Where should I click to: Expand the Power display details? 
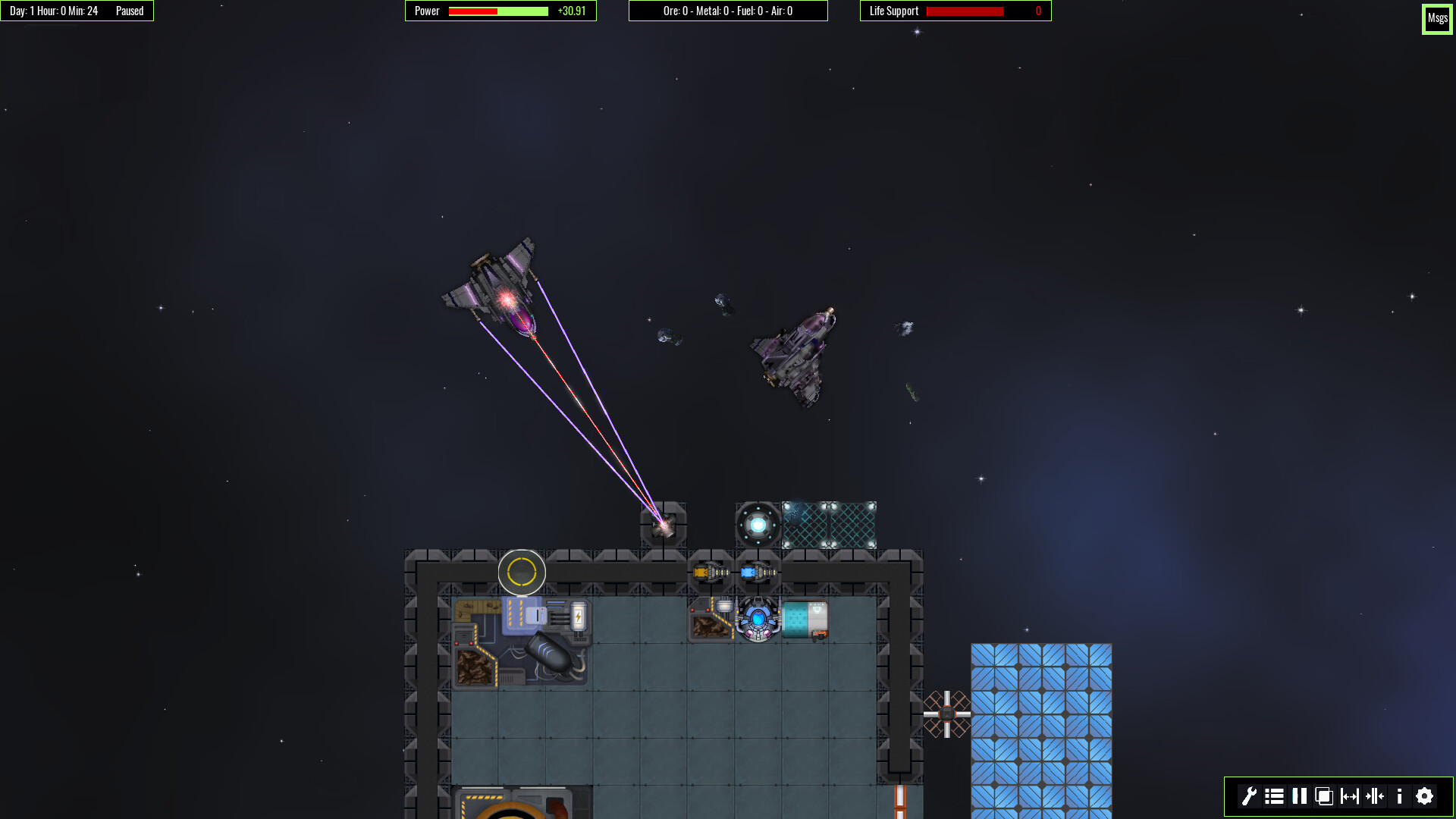500,11
